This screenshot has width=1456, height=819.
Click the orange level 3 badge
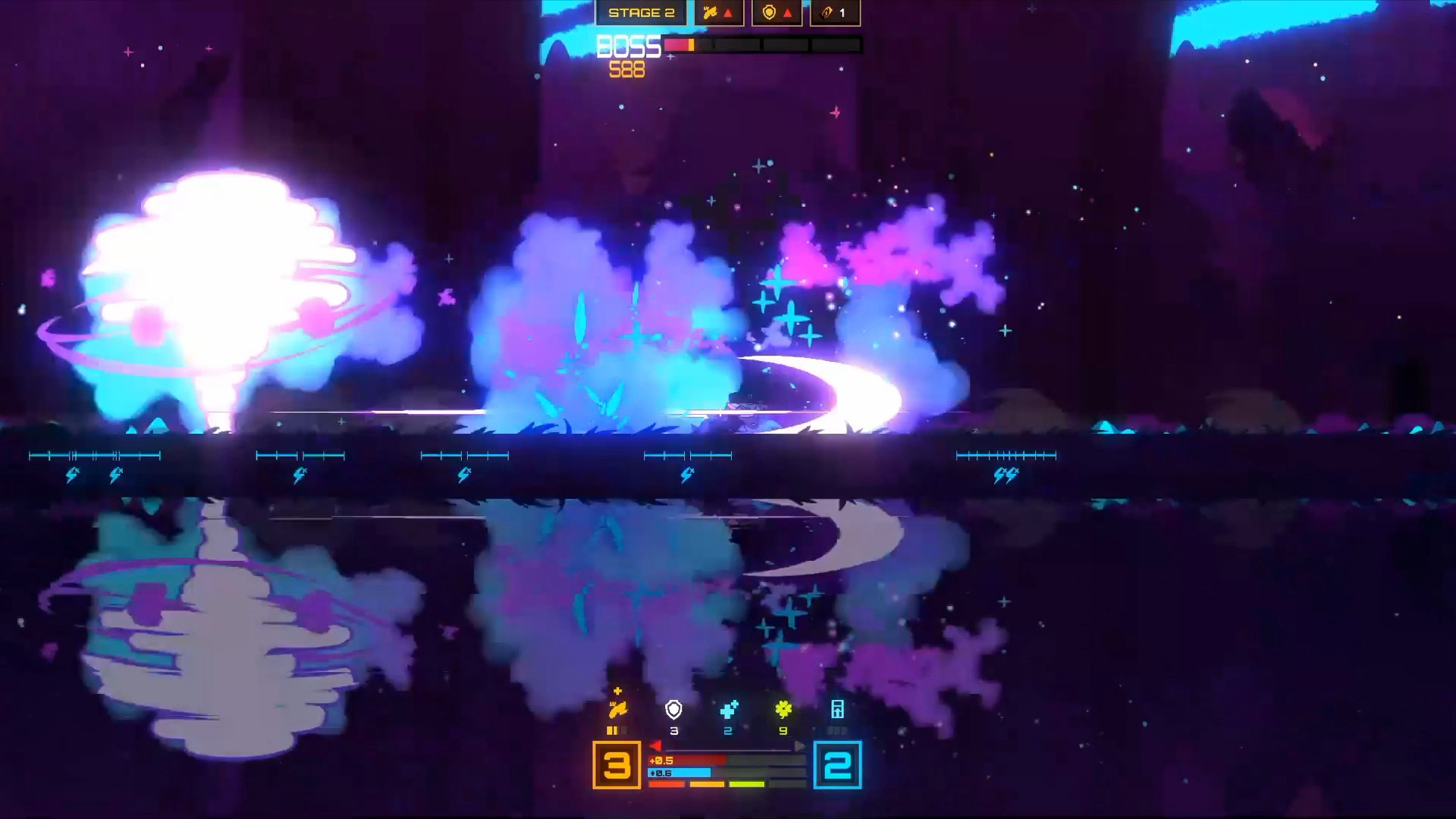click(x=617, y=764)
